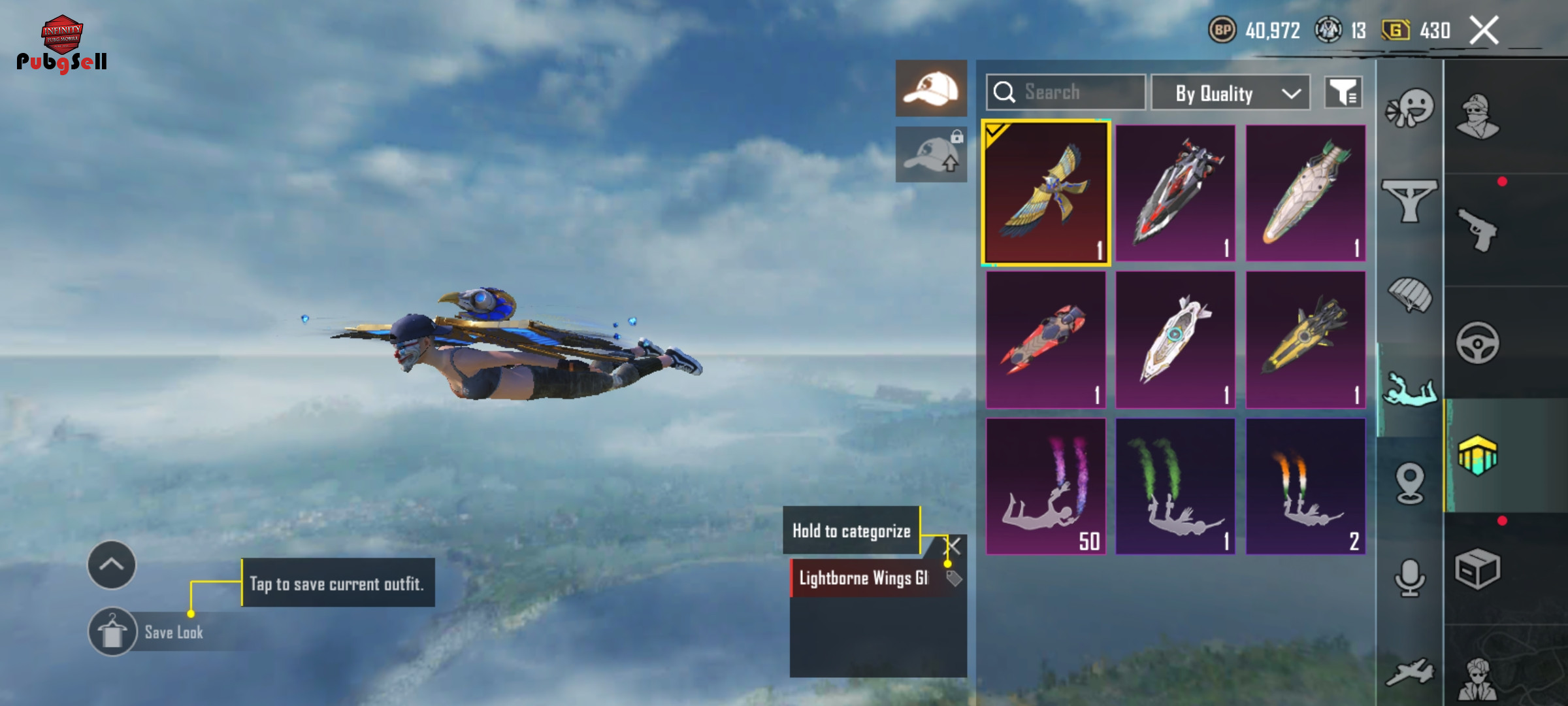Open the By Quality sort dropdown

(x=1230, y=93)
